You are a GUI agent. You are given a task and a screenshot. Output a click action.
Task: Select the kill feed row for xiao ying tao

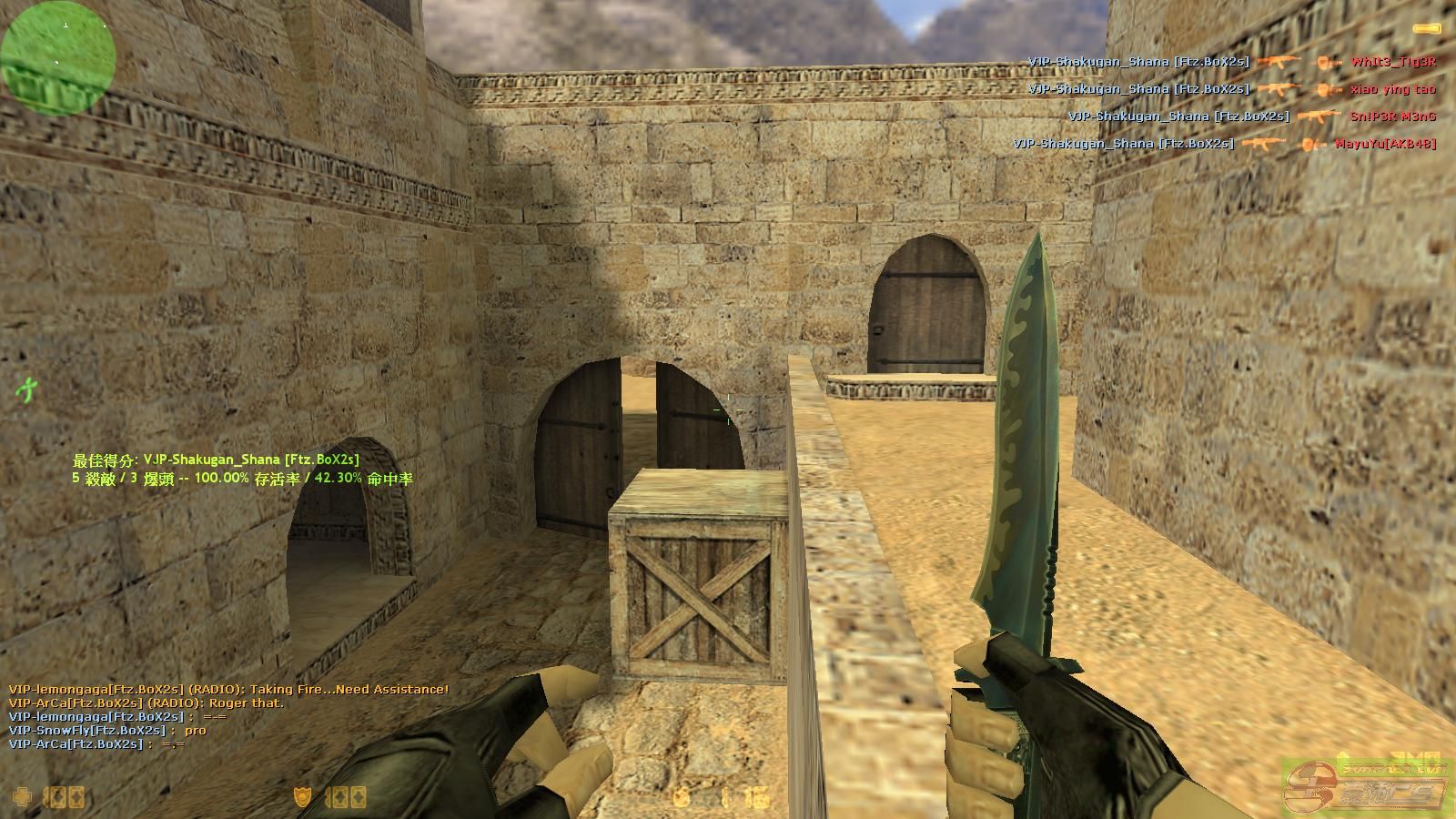click(1231, 89)
